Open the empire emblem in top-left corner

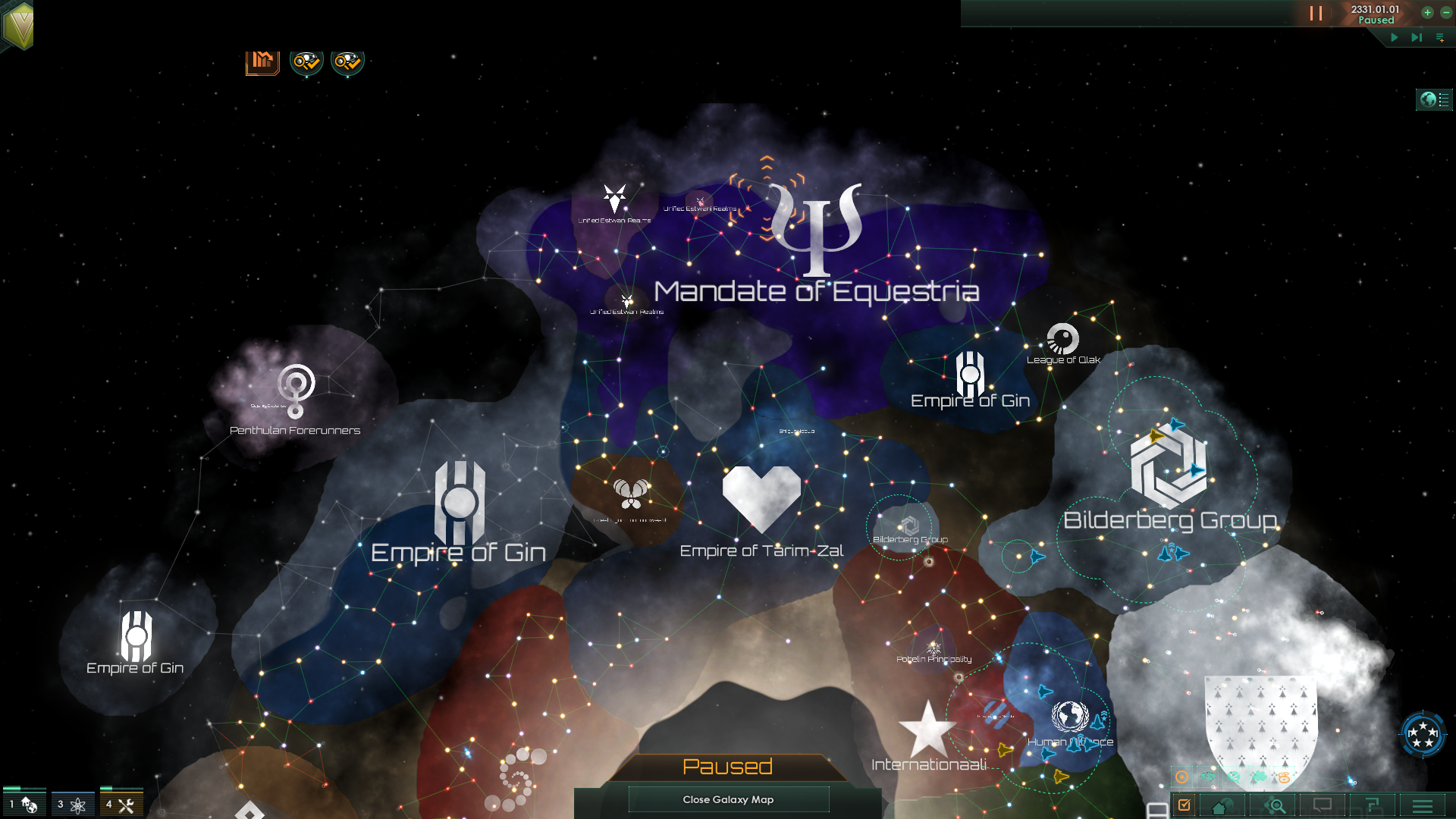[x=18, y=25]
